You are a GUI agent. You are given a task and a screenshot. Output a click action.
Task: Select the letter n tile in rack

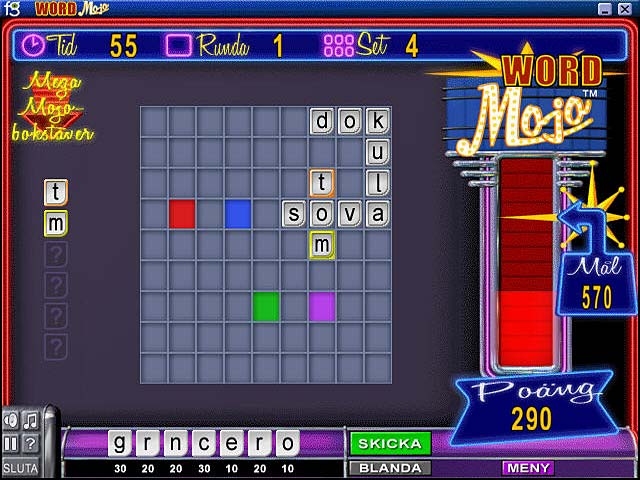[176, 443]
